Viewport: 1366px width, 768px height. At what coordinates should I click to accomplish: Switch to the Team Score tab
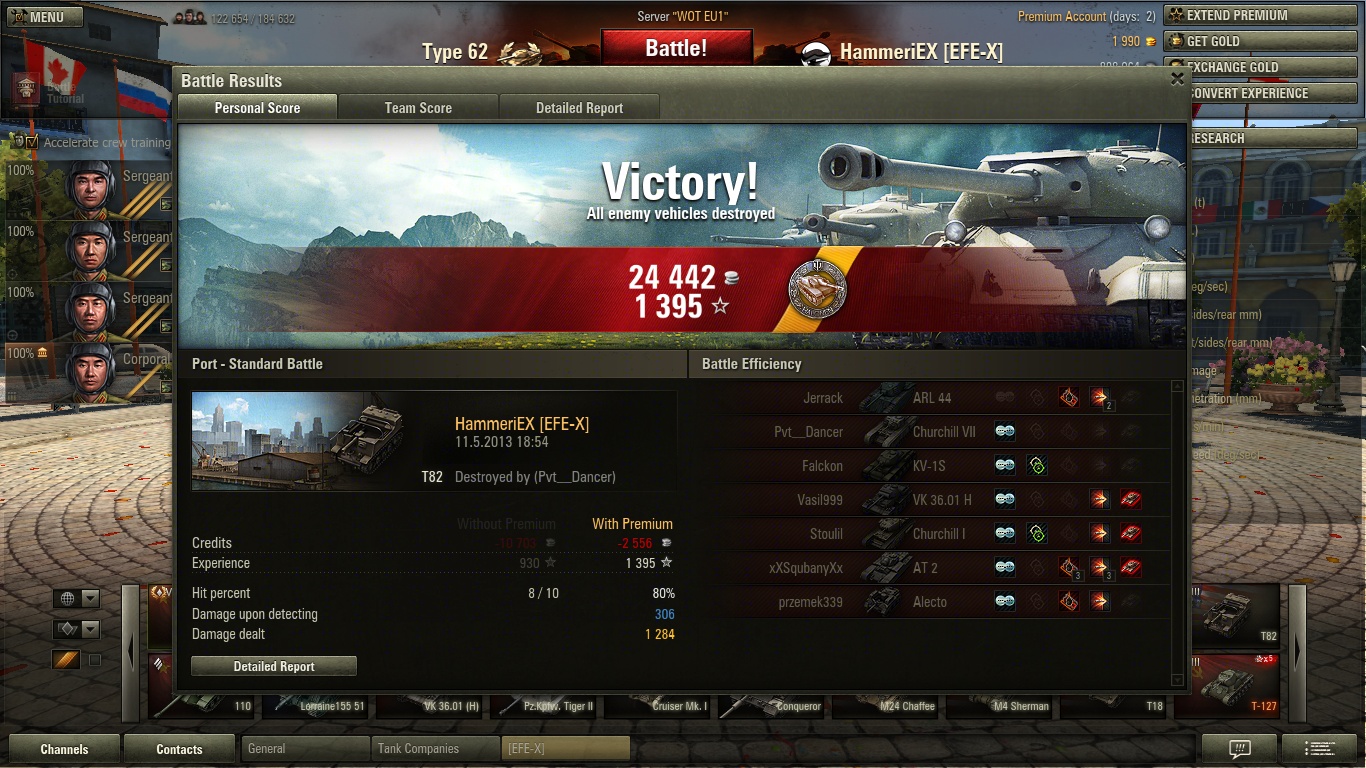(418, 108)
